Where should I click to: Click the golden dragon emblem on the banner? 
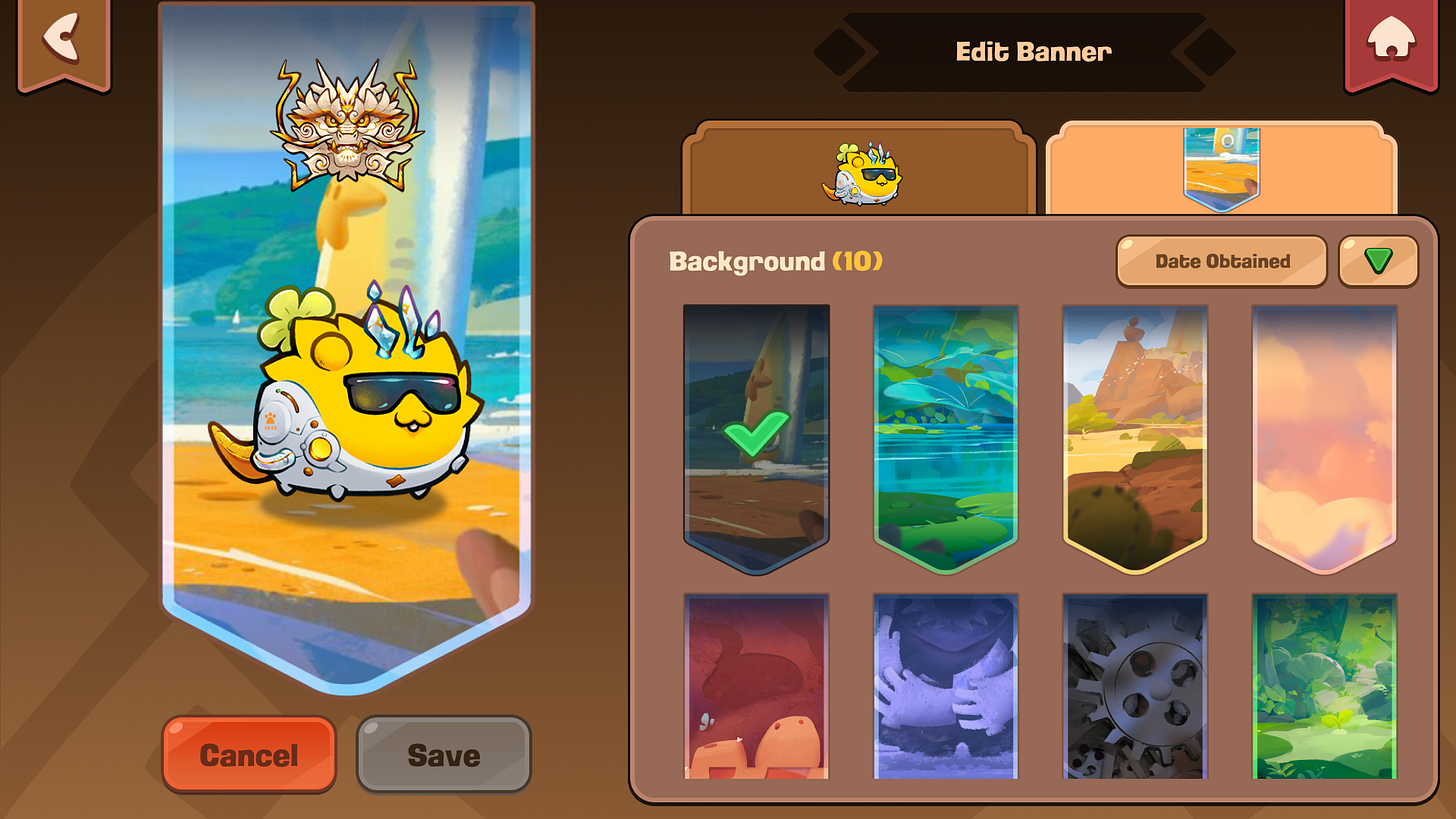click(x=347, y=120)
